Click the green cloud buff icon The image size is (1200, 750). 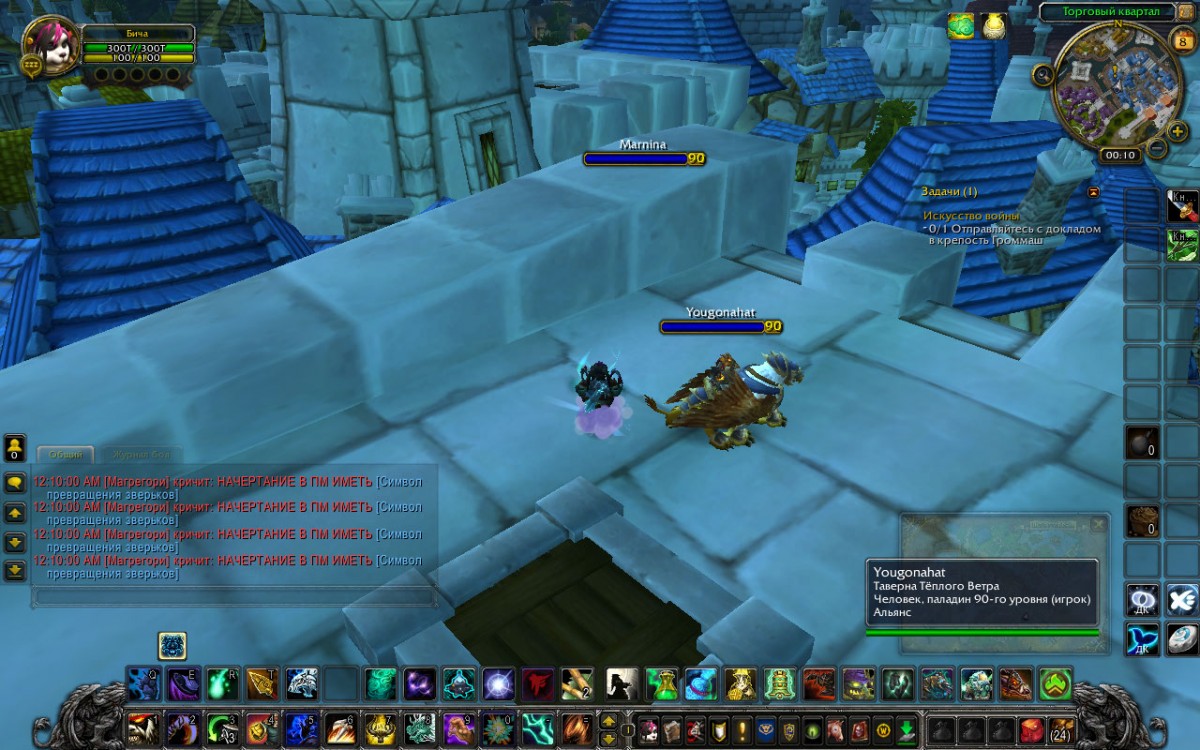click(x=961, y=26)
